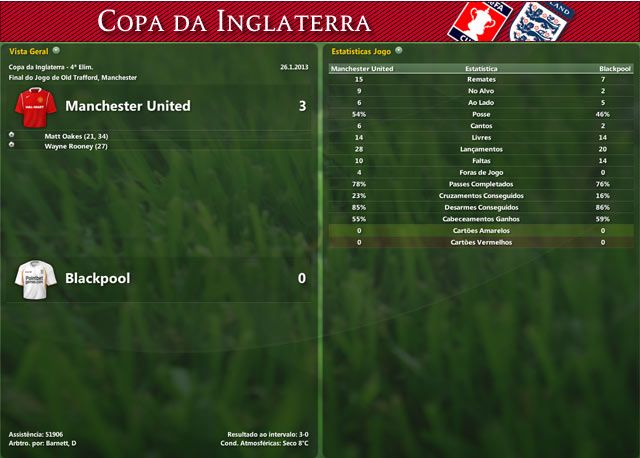Select the Remates statistics row
The height and width of the screenshot is (458, 640).
tap(481, 80)
